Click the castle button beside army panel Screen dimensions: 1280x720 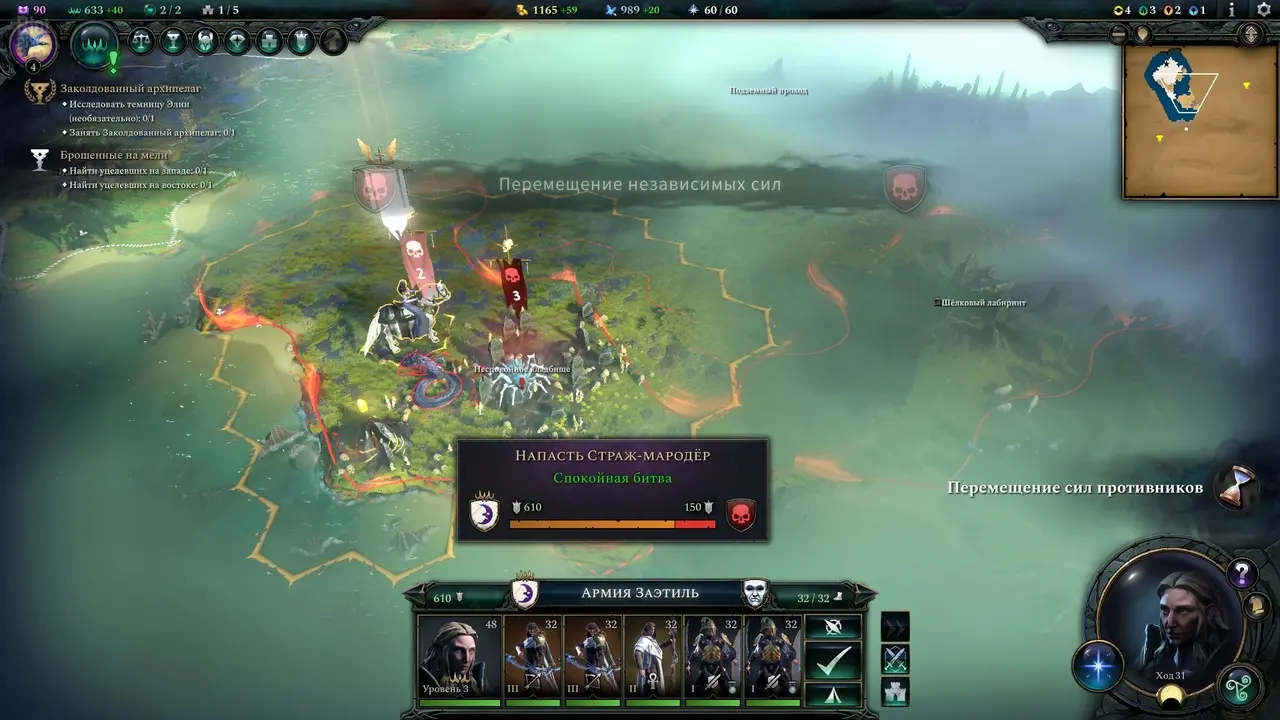[x=895, y=692]
